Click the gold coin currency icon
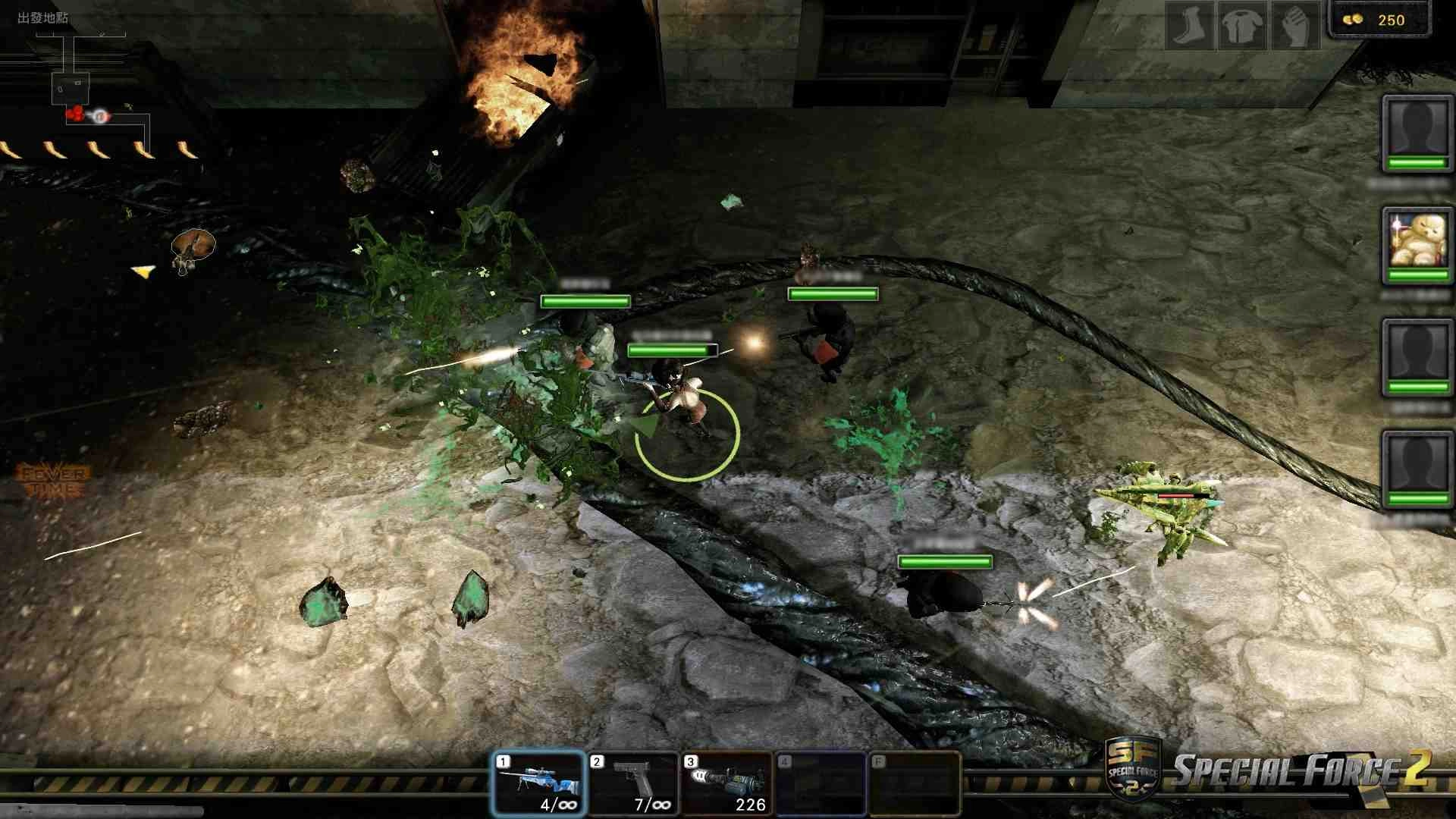The width and height of the screenshot is (1456, 819). (x=1354, y=20)
